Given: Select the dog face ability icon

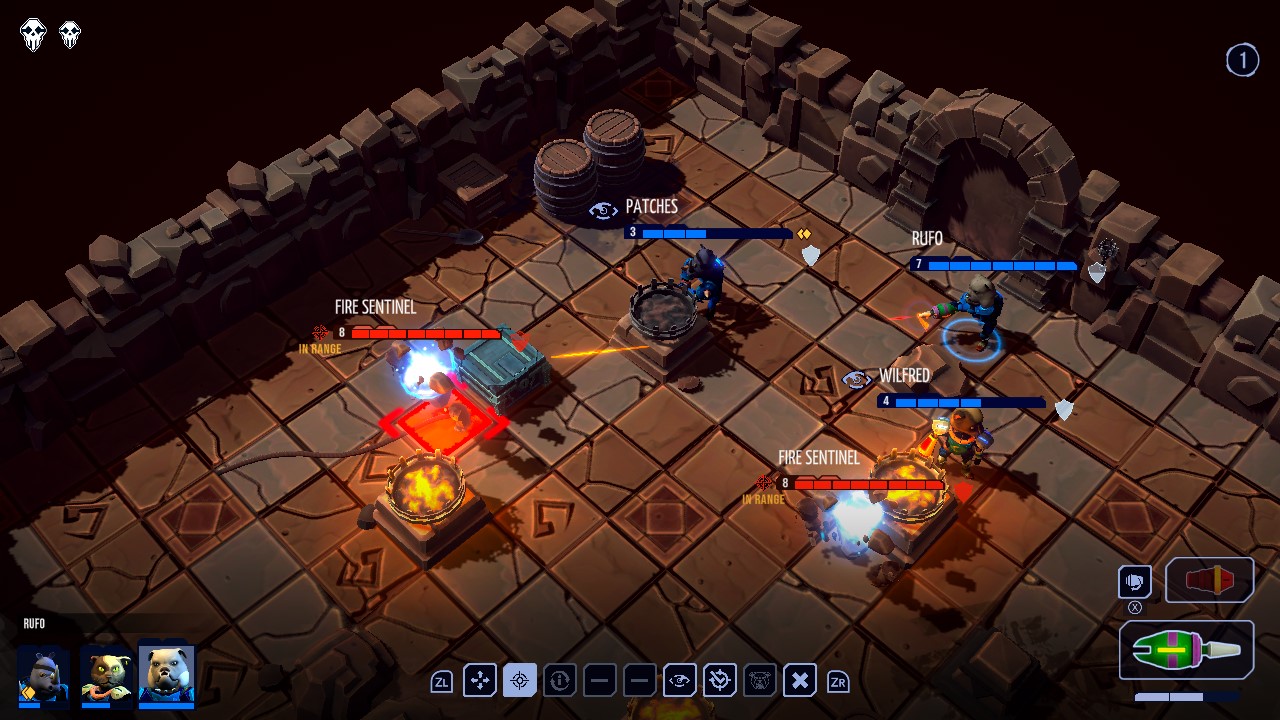Looking at the screenshot, I should pyautogui.click(x=759, y=681).
